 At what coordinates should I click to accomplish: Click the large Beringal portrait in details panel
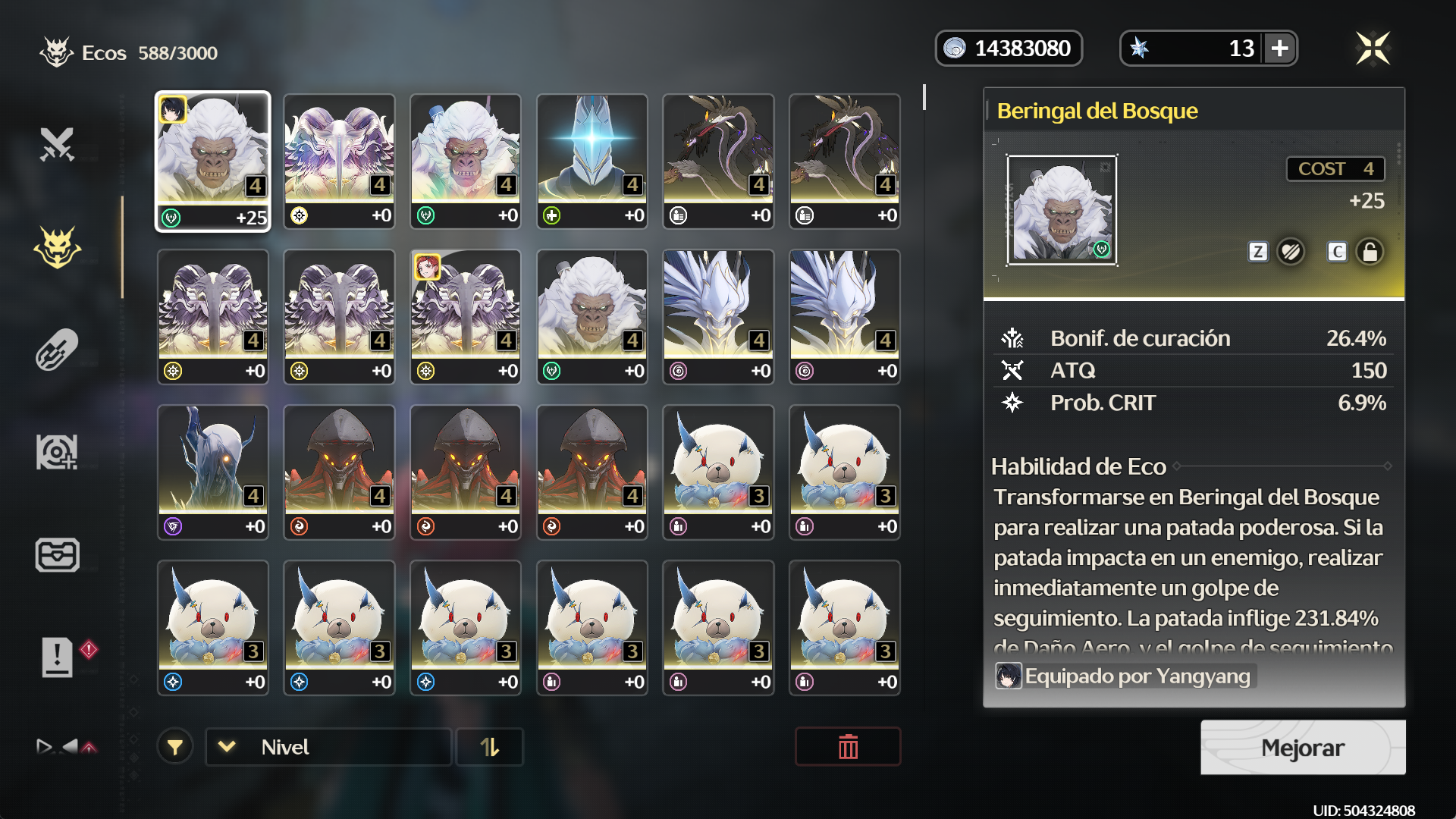pyautogui.click(x=1061, y=210)
